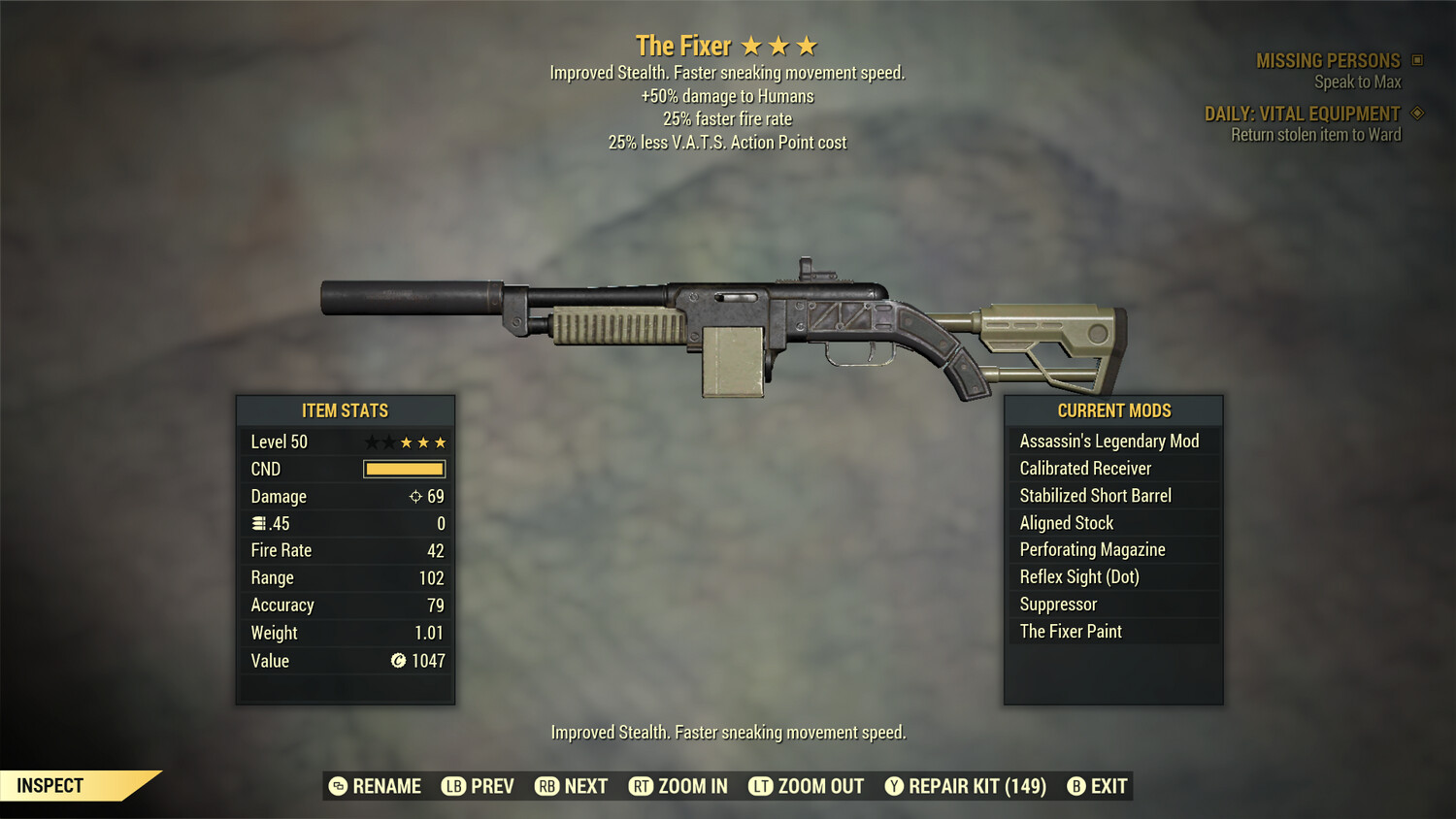Click the rename menu icon before RENAME
This screenshot has height=819, width=1456.
(337, 786)
